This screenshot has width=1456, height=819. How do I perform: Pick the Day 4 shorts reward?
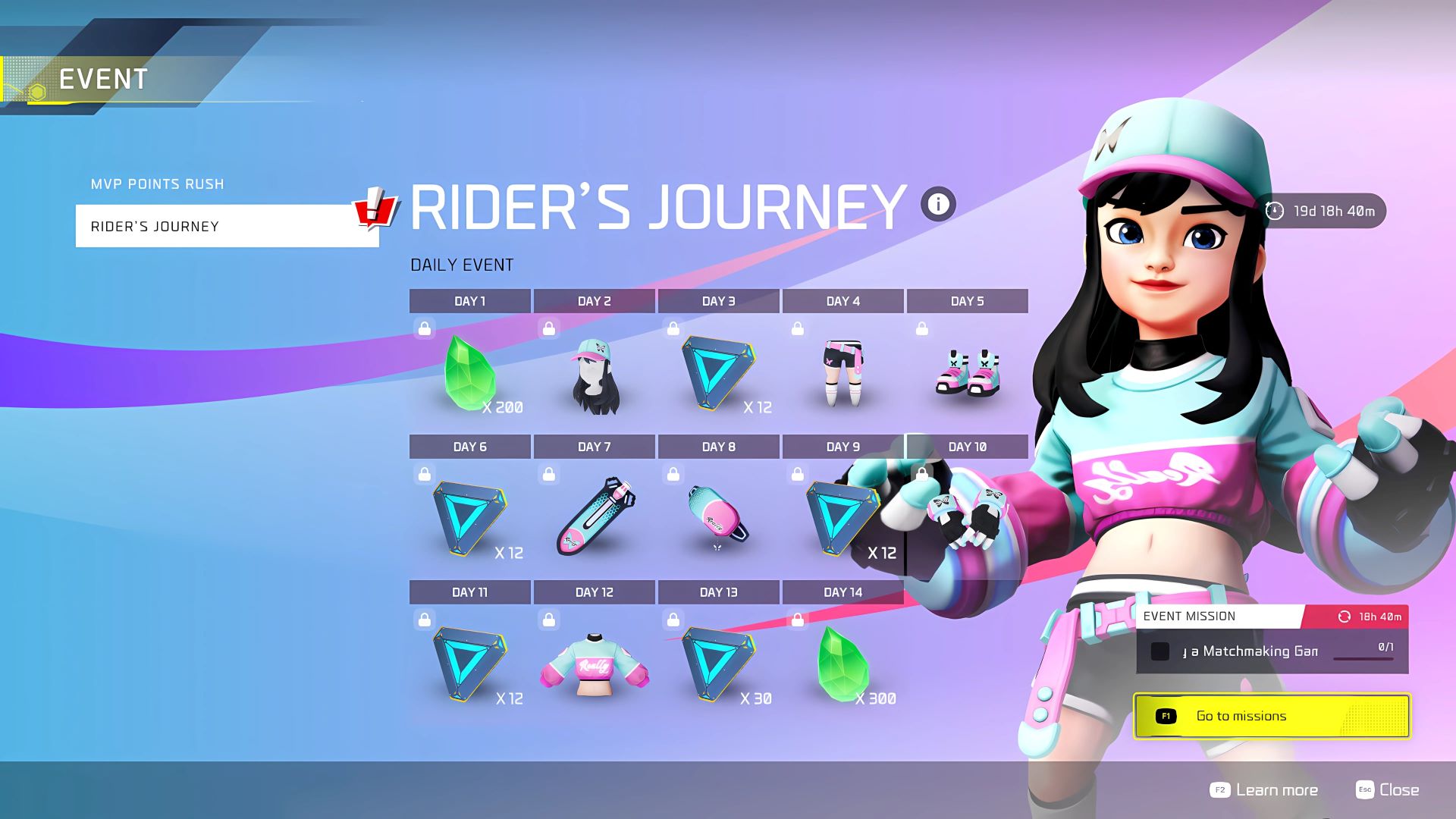point(843,372)
